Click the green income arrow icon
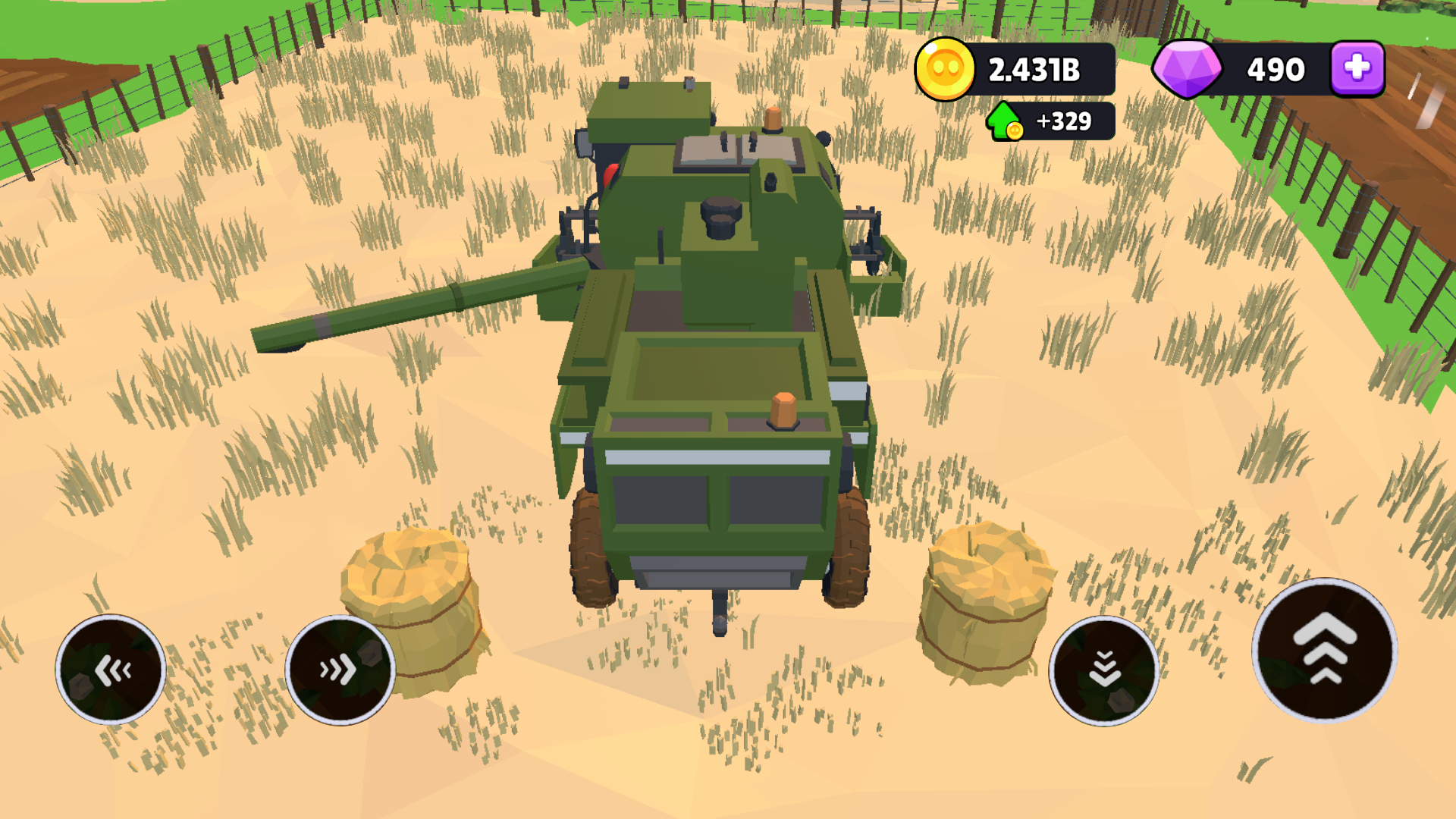 pyautogui.click(x=1003, y=120)
